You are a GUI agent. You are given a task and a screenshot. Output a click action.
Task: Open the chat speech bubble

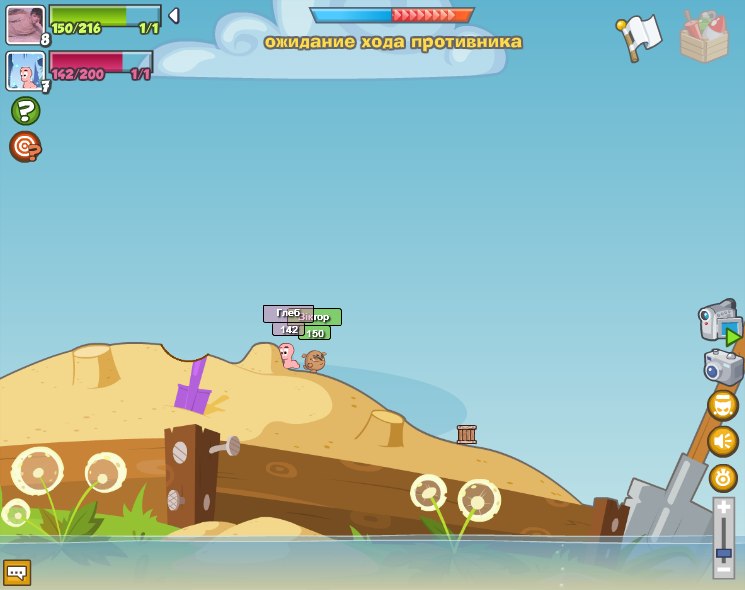(17, 572)
